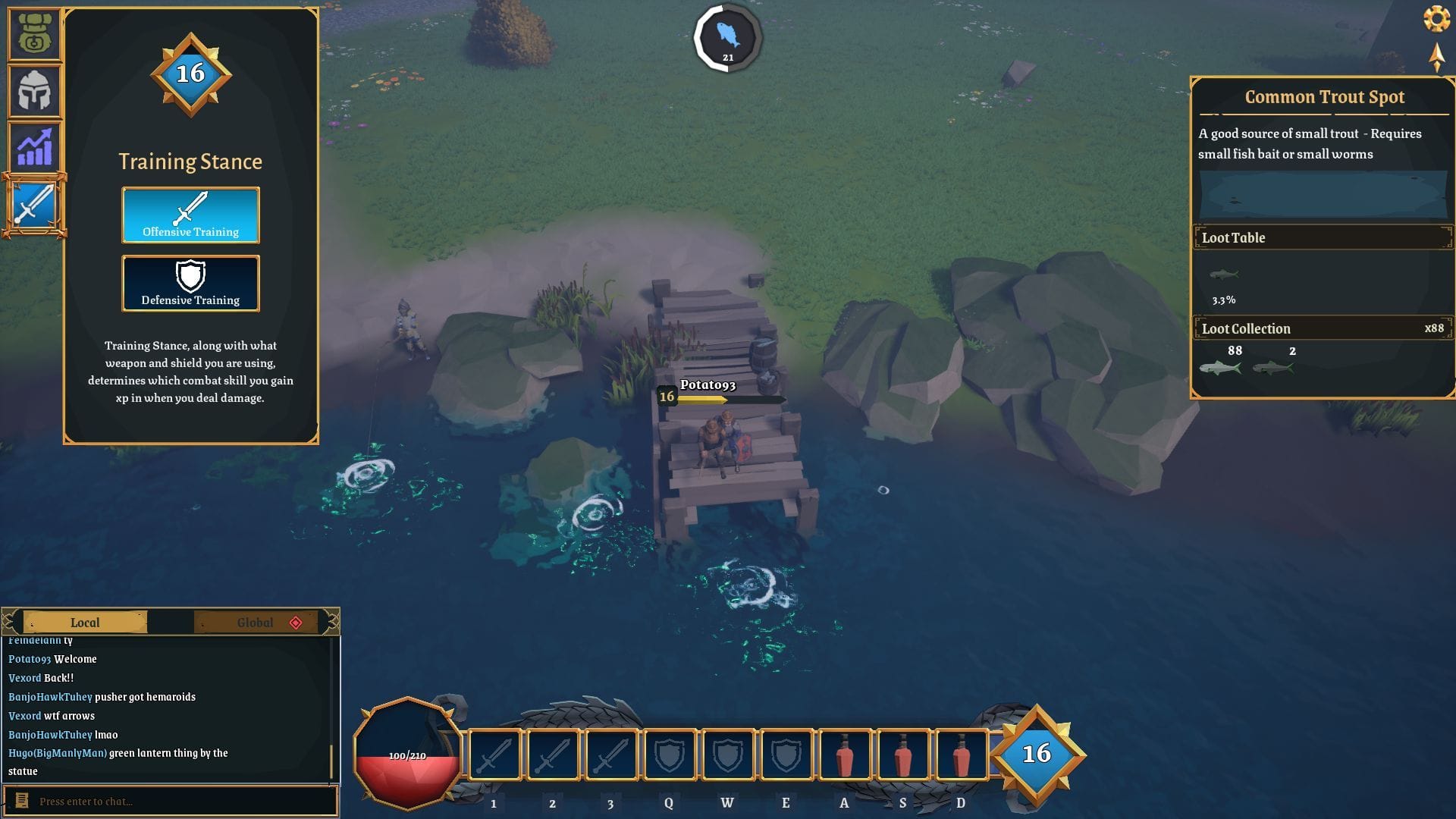The width and height of the screenshot is (1456, 819).
Task: Switch to Defensive Training stance
Action: [x=190, y=284]
